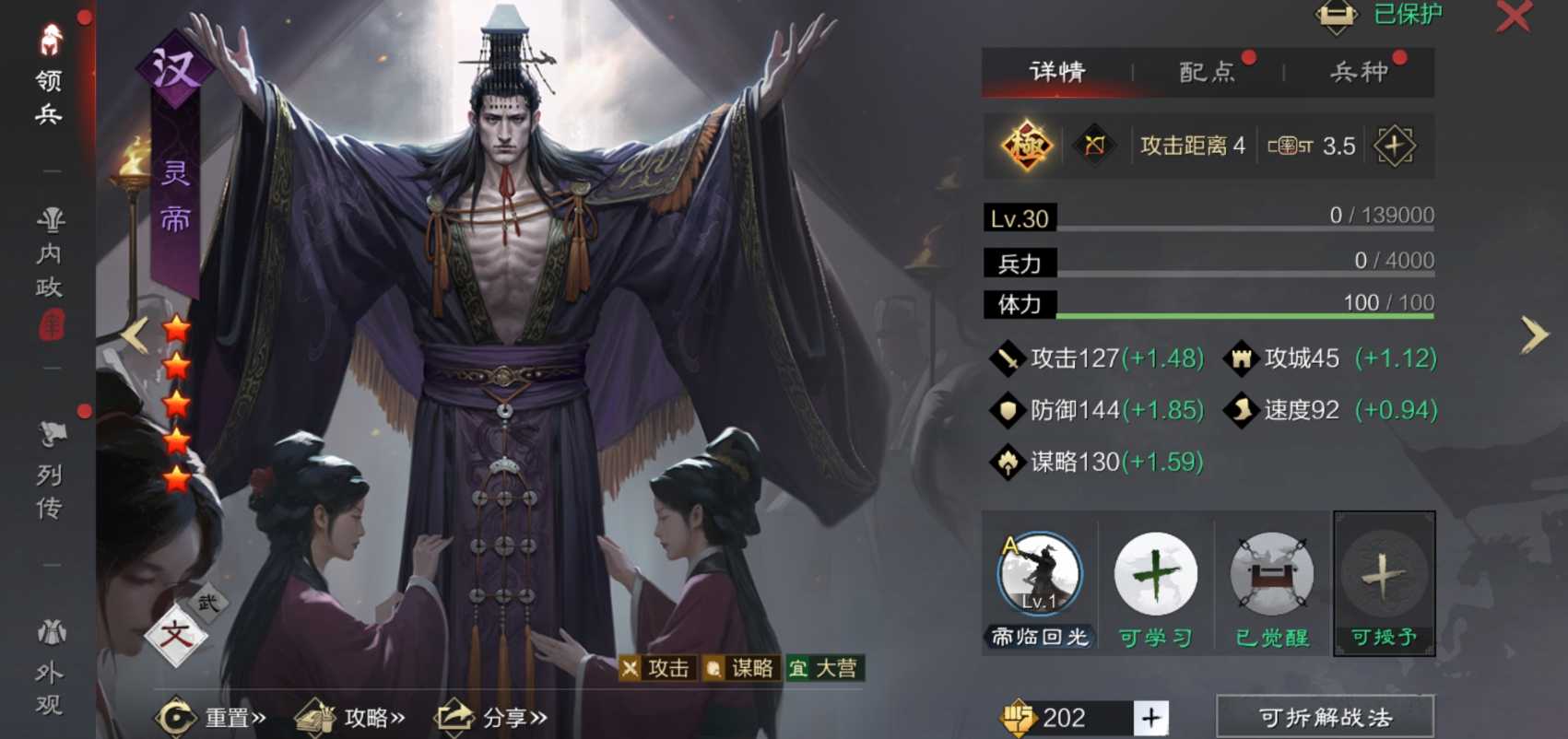Open the 领兵 panel in the left sidebar
This screenshot has width=1568, height=739.
(51, 69)
